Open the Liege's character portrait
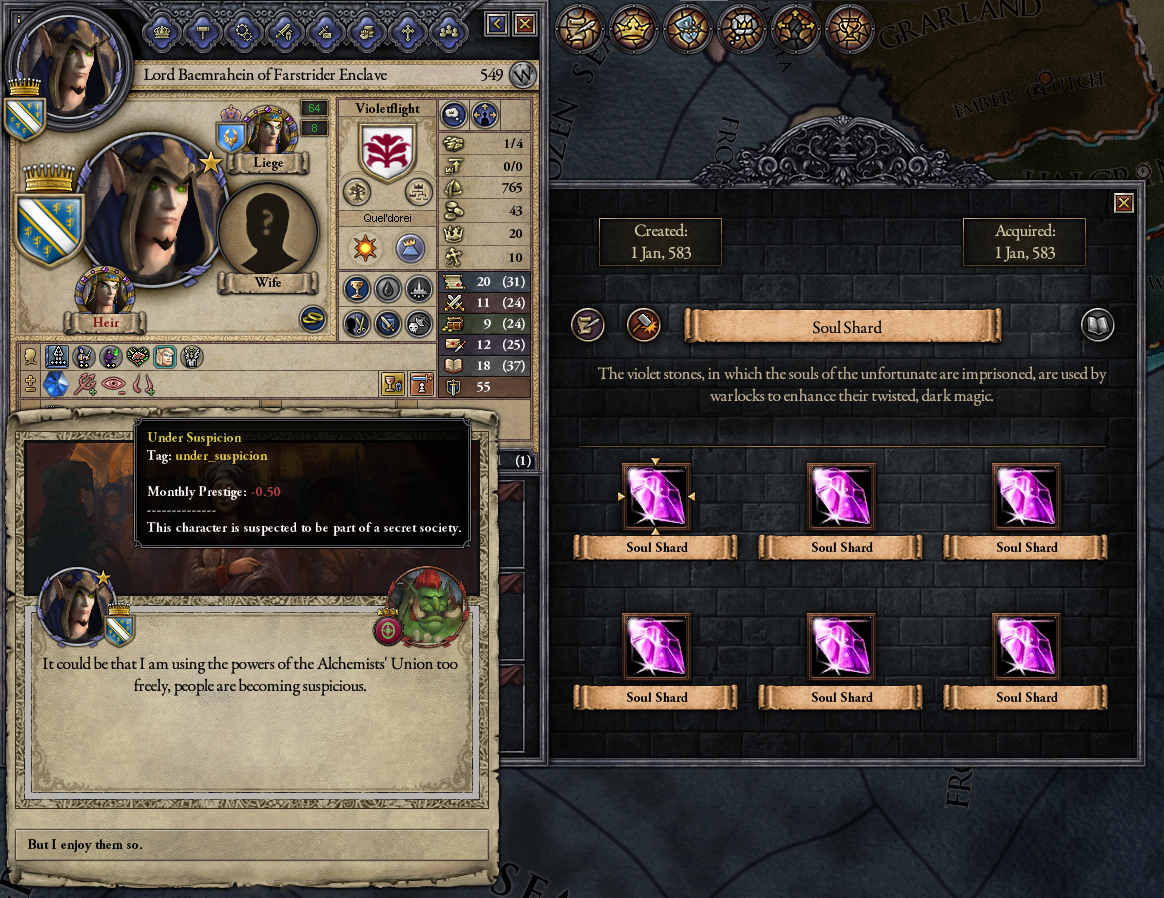 (x=266, y=131)
